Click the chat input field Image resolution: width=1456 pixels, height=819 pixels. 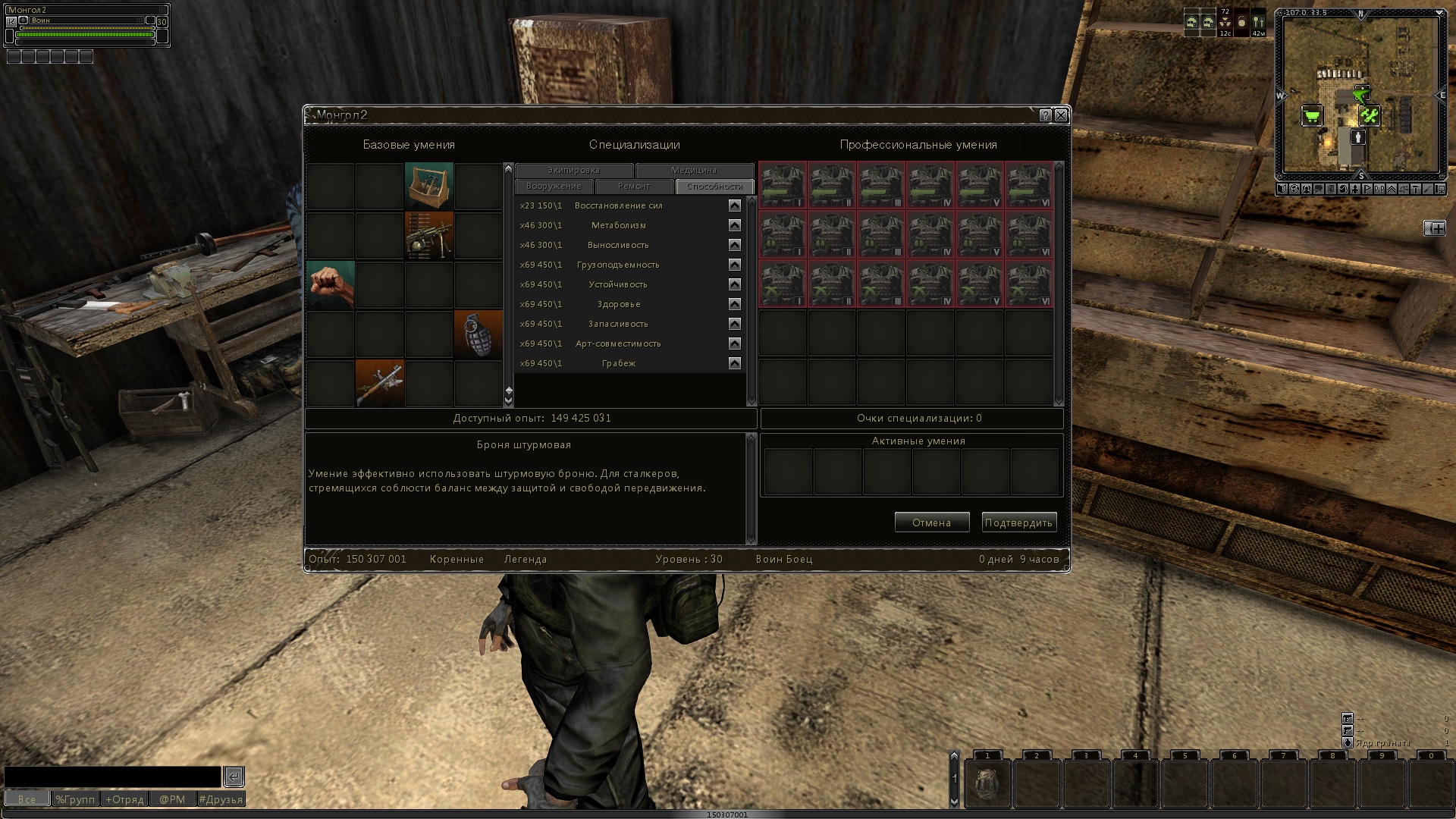[113, 777]
